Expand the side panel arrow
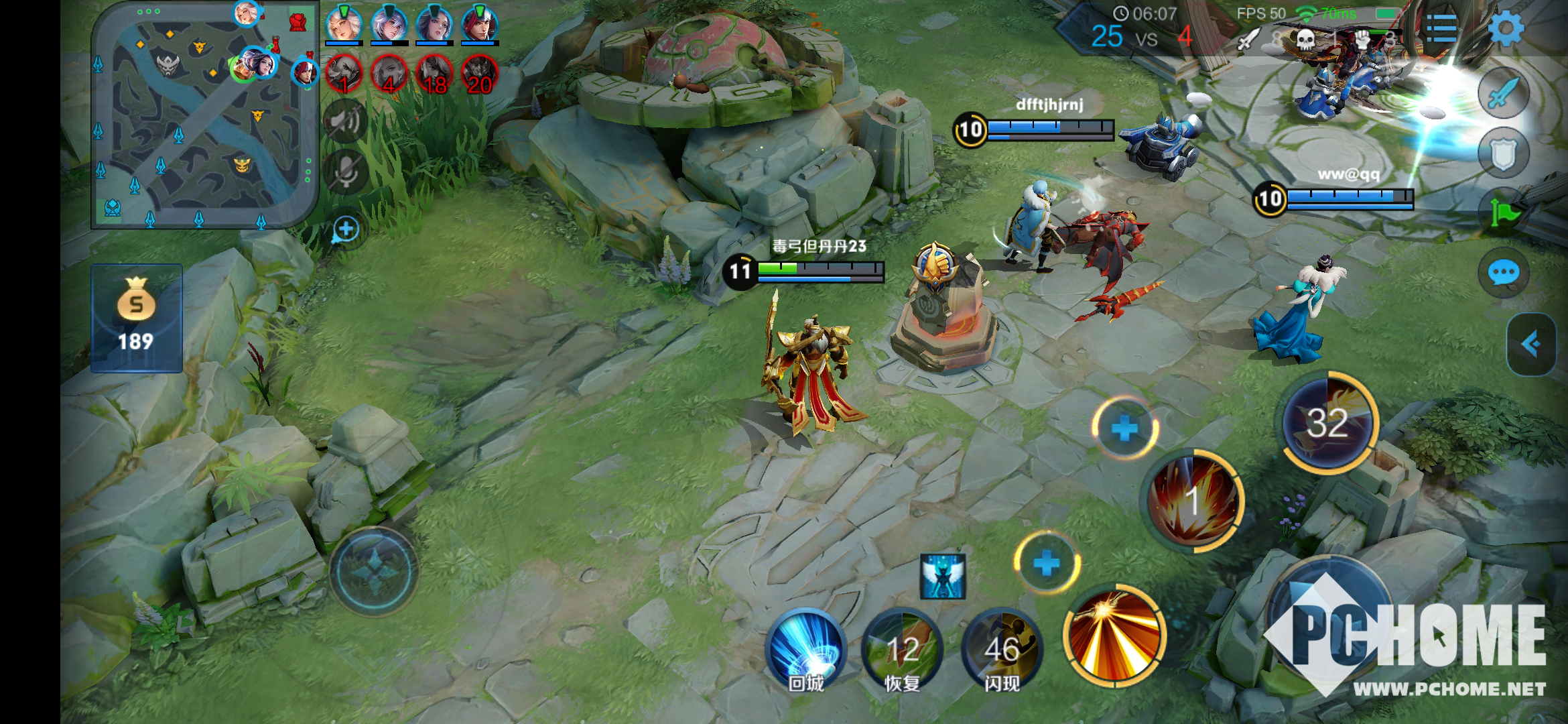 [1530, 345]
